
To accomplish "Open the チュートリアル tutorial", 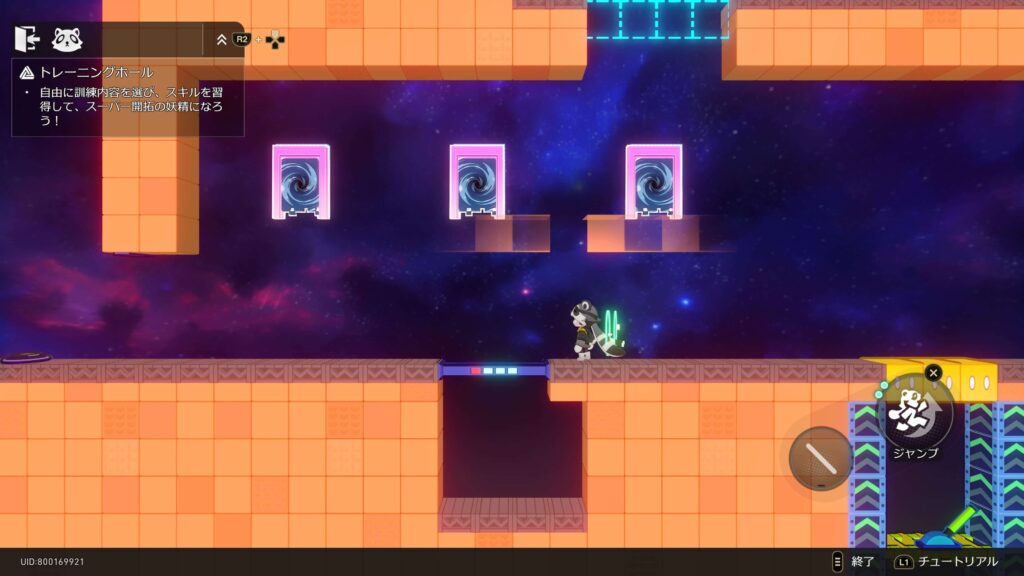I will [x=947, y=561].
